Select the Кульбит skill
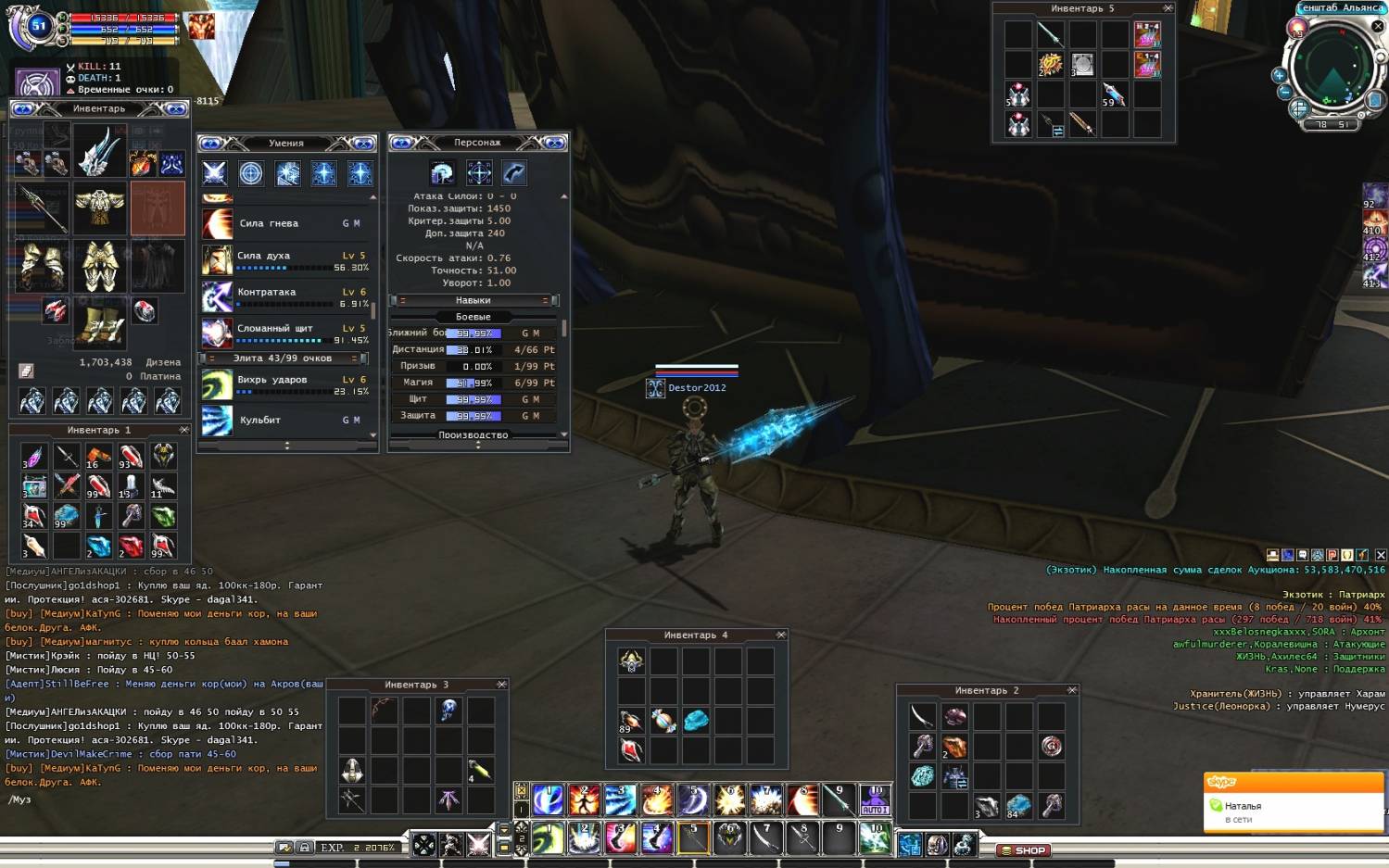The image size is (1389, 868). [x=285, y=421]
